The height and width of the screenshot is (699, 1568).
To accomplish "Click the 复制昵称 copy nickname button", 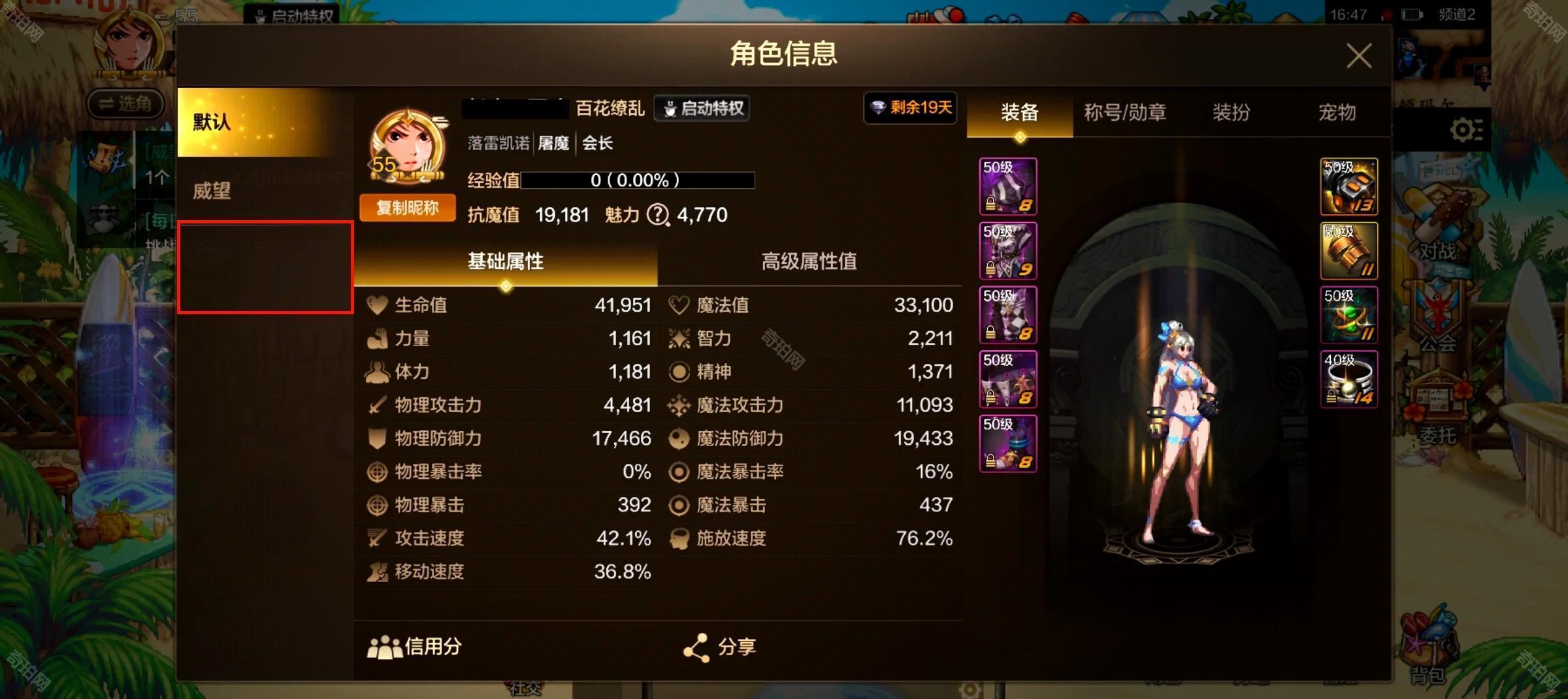I will point(406,207).
